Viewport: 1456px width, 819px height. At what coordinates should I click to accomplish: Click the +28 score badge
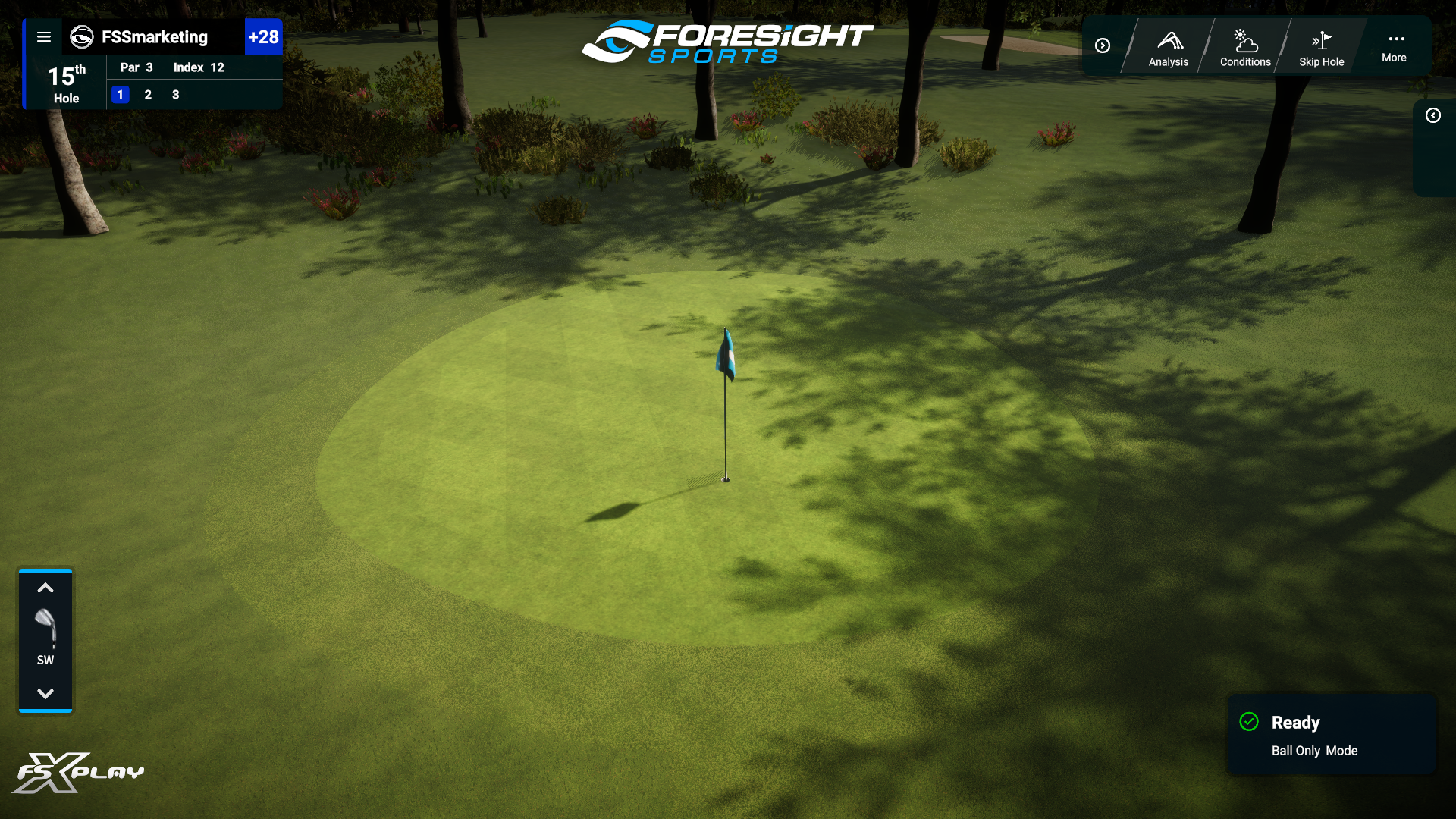click(x=263, y=36)
